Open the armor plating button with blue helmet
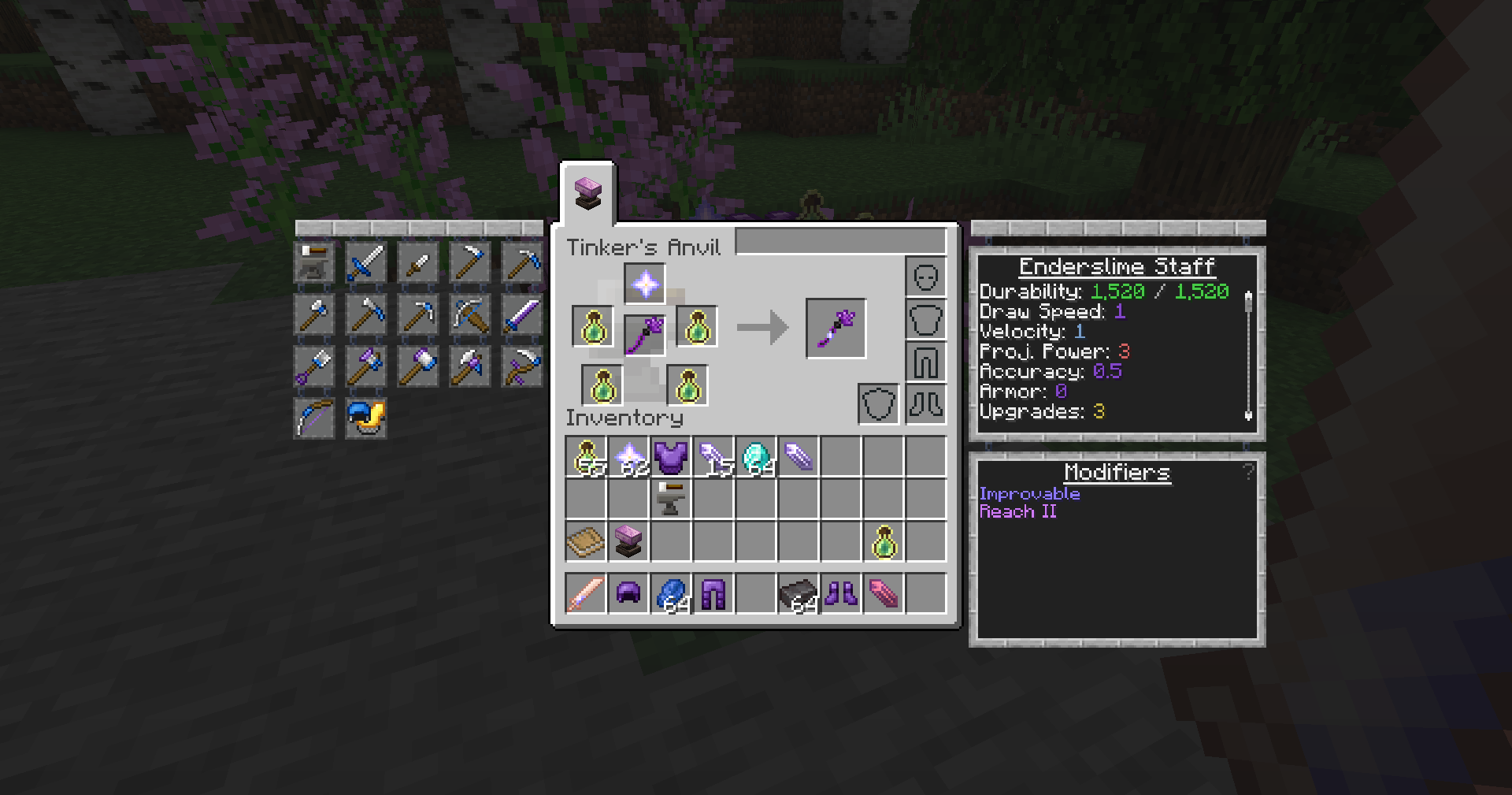The image size is (1512, 795). pyautogui.click(x=365, y=418)
